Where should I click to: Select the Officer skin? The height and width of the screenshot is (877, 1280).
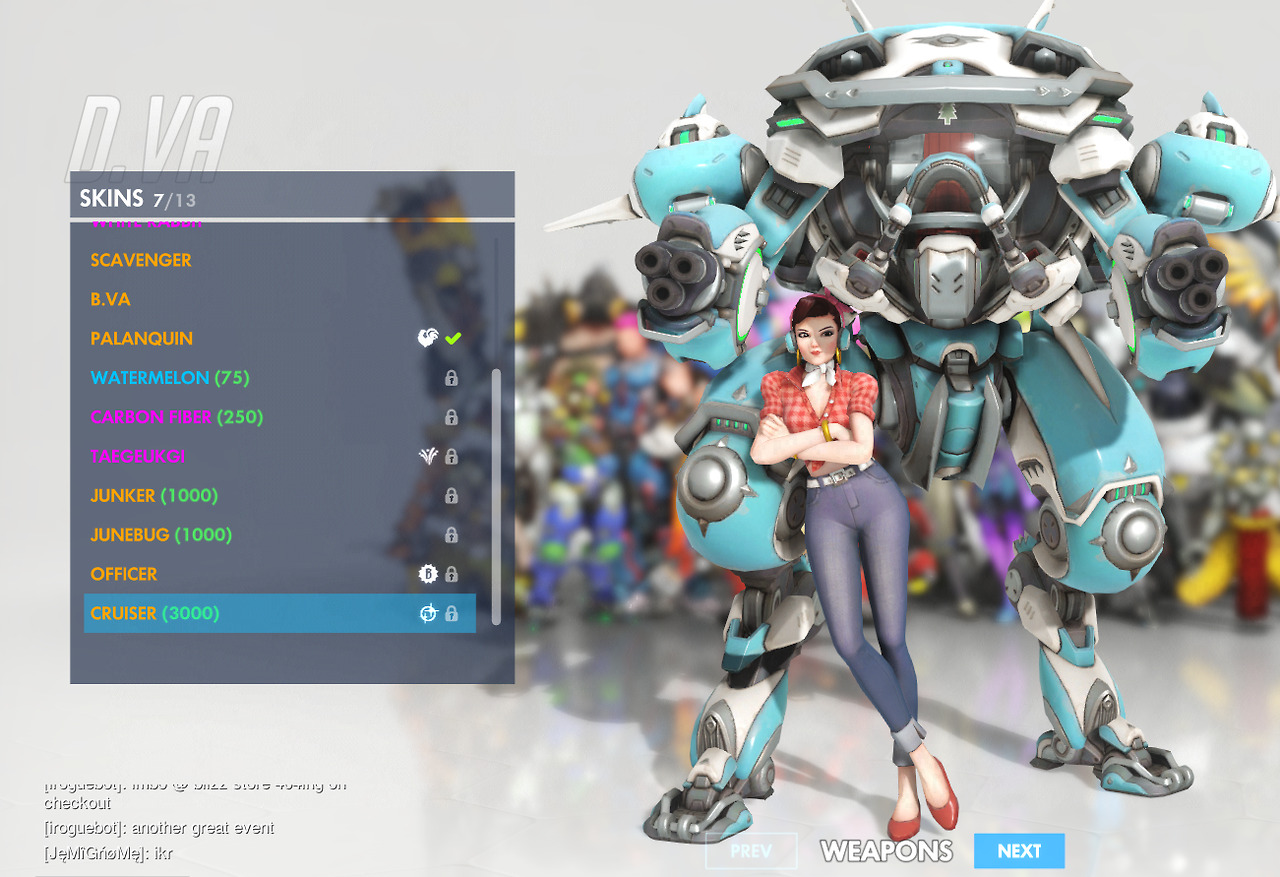(124, 574)
